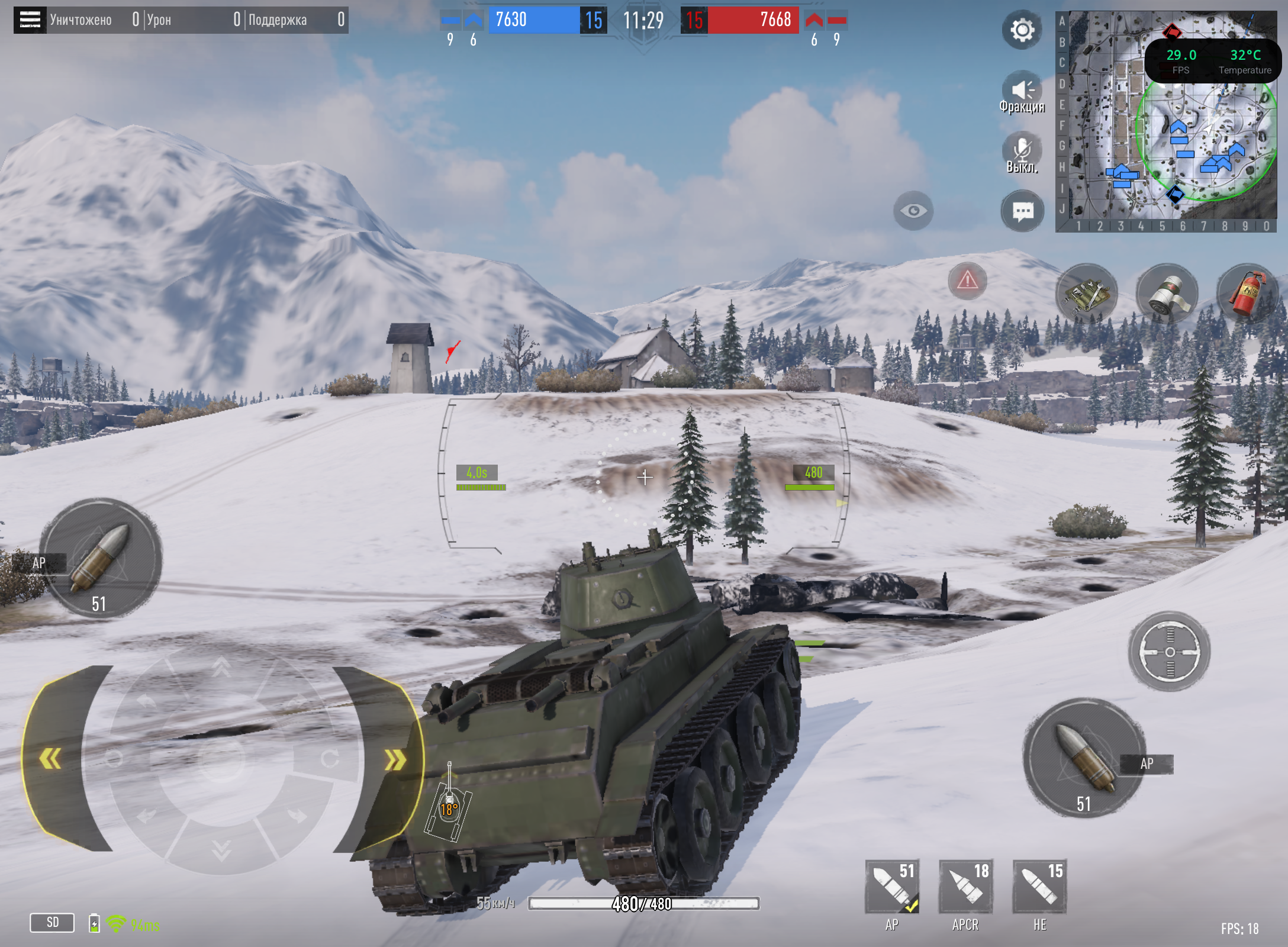Fire using the left AP shell button

point(101,559)
